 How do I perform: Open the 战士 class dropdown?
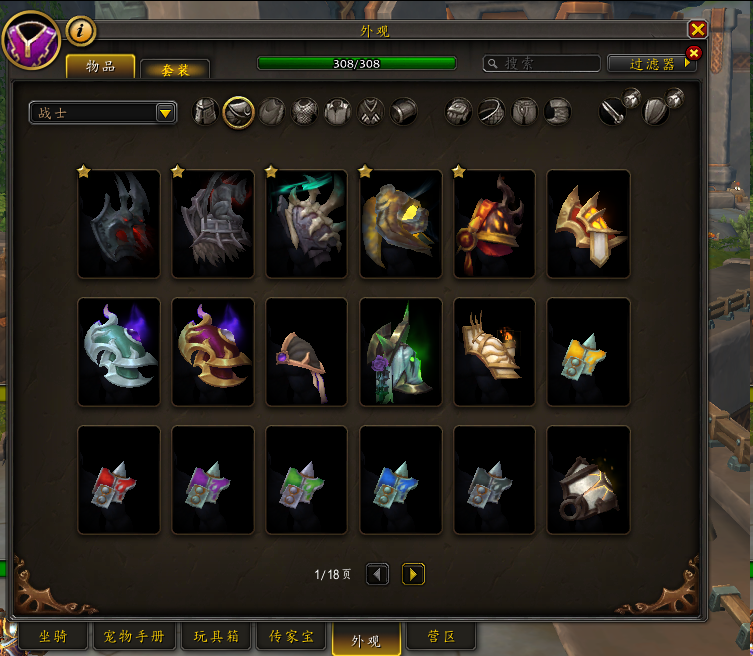pos(103,113)
